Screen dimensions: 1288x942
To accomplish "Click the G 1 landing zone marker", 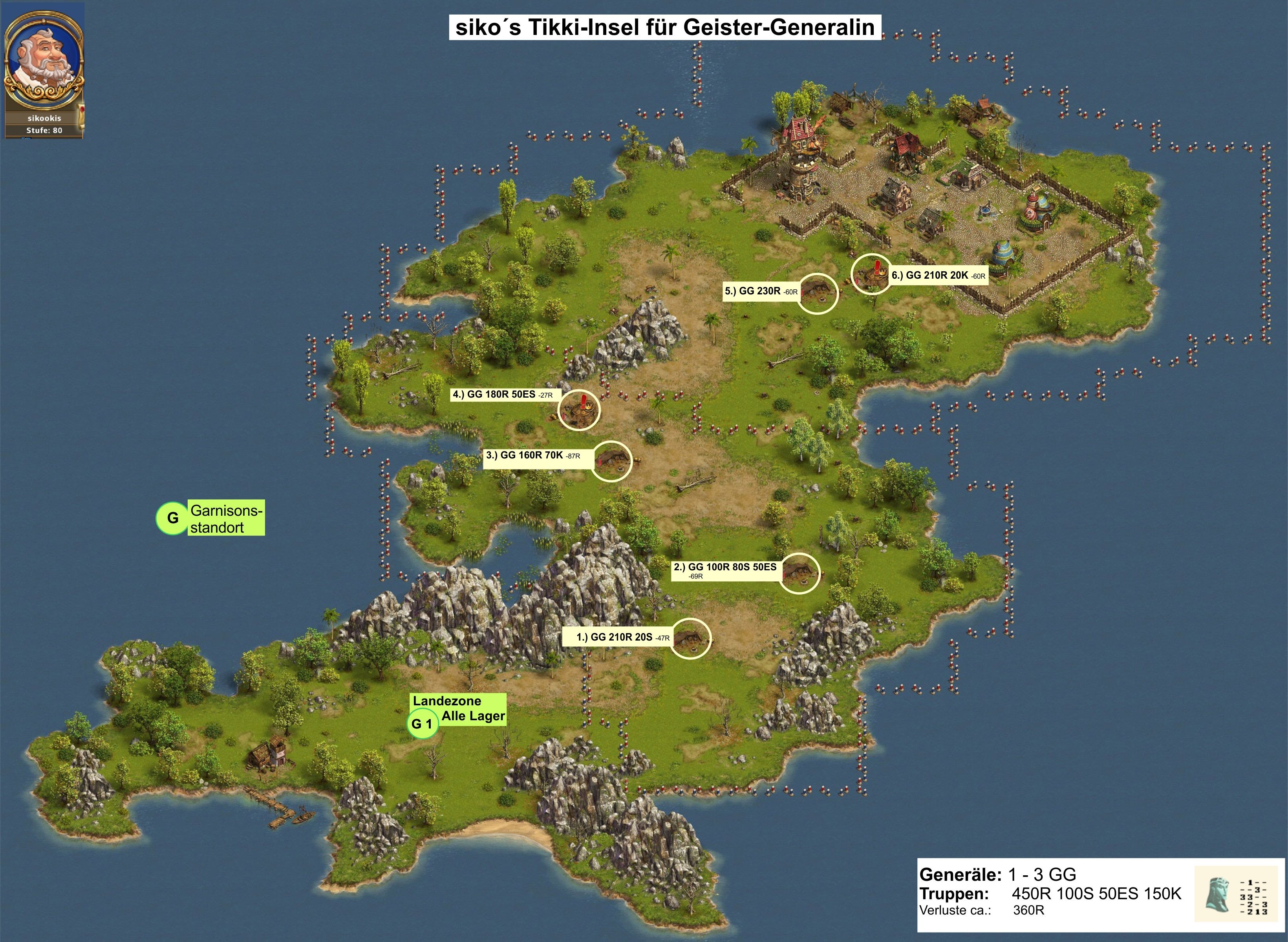I will (423, 724).
